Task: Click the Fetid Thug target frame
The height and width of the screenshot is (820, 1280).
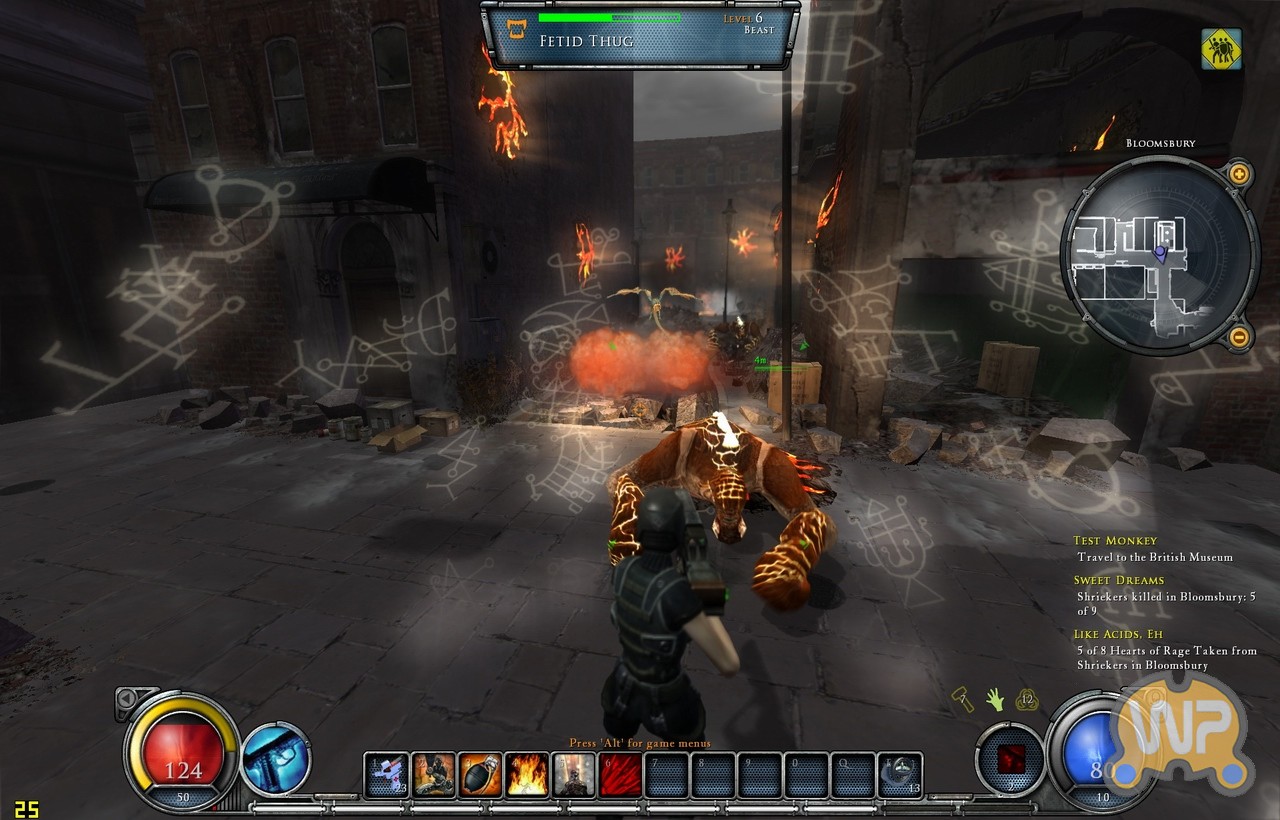Action: tap(640, 34)
